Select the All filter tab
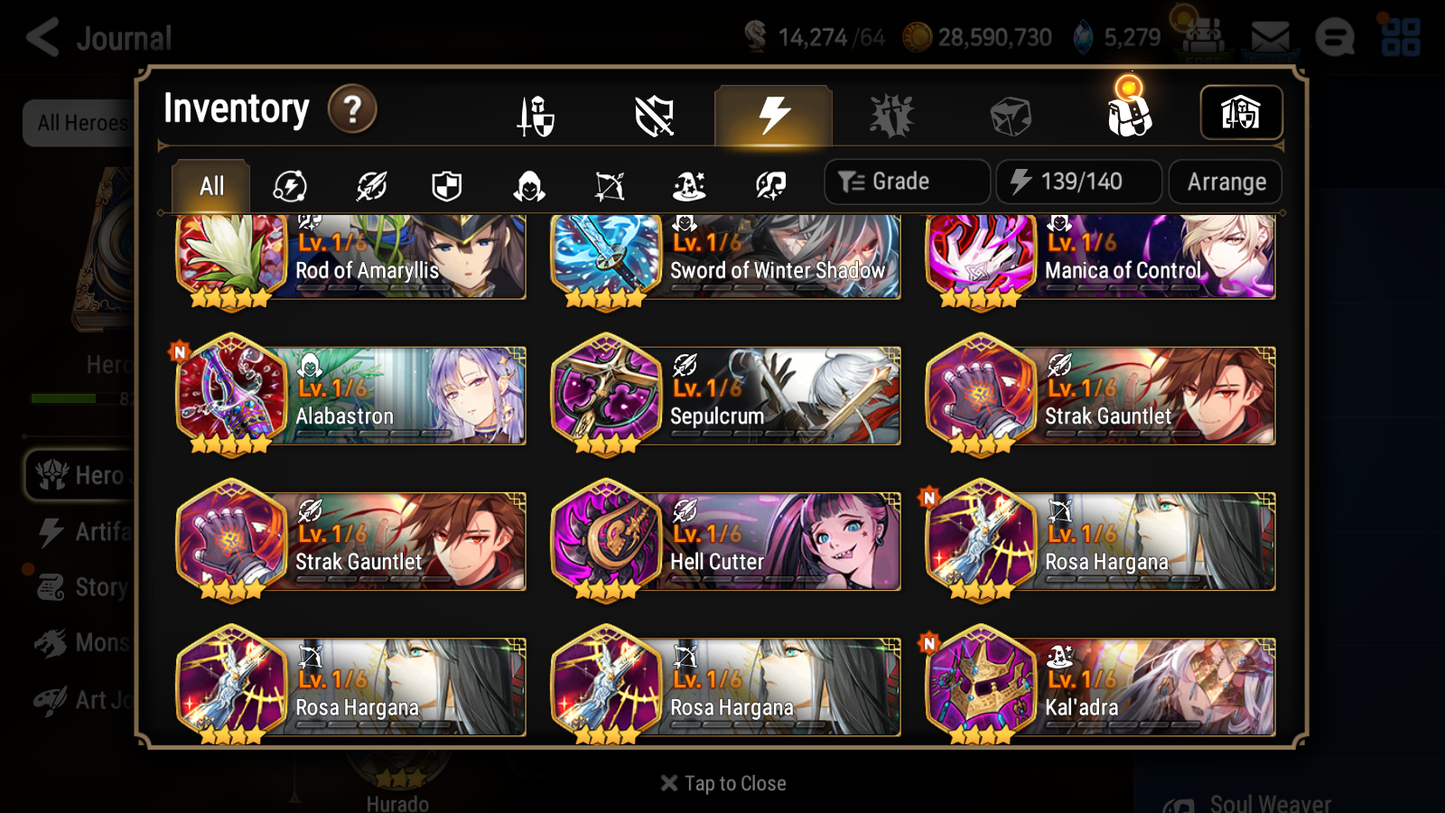 pyautogui.click(x=210, y=184)
